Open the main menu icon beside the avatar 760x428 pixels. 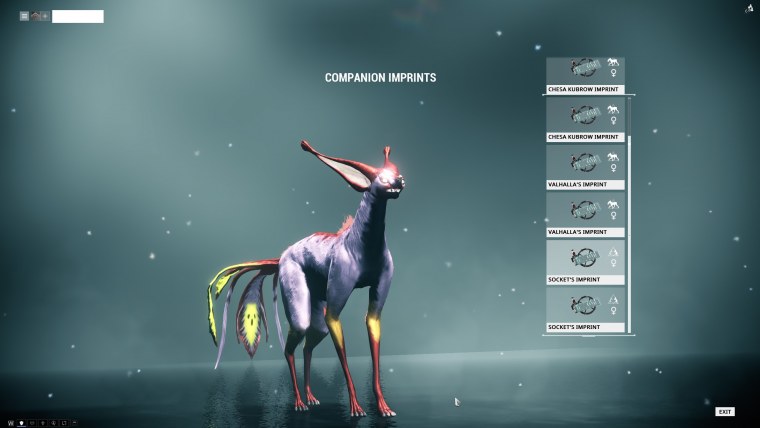point(24,16)
